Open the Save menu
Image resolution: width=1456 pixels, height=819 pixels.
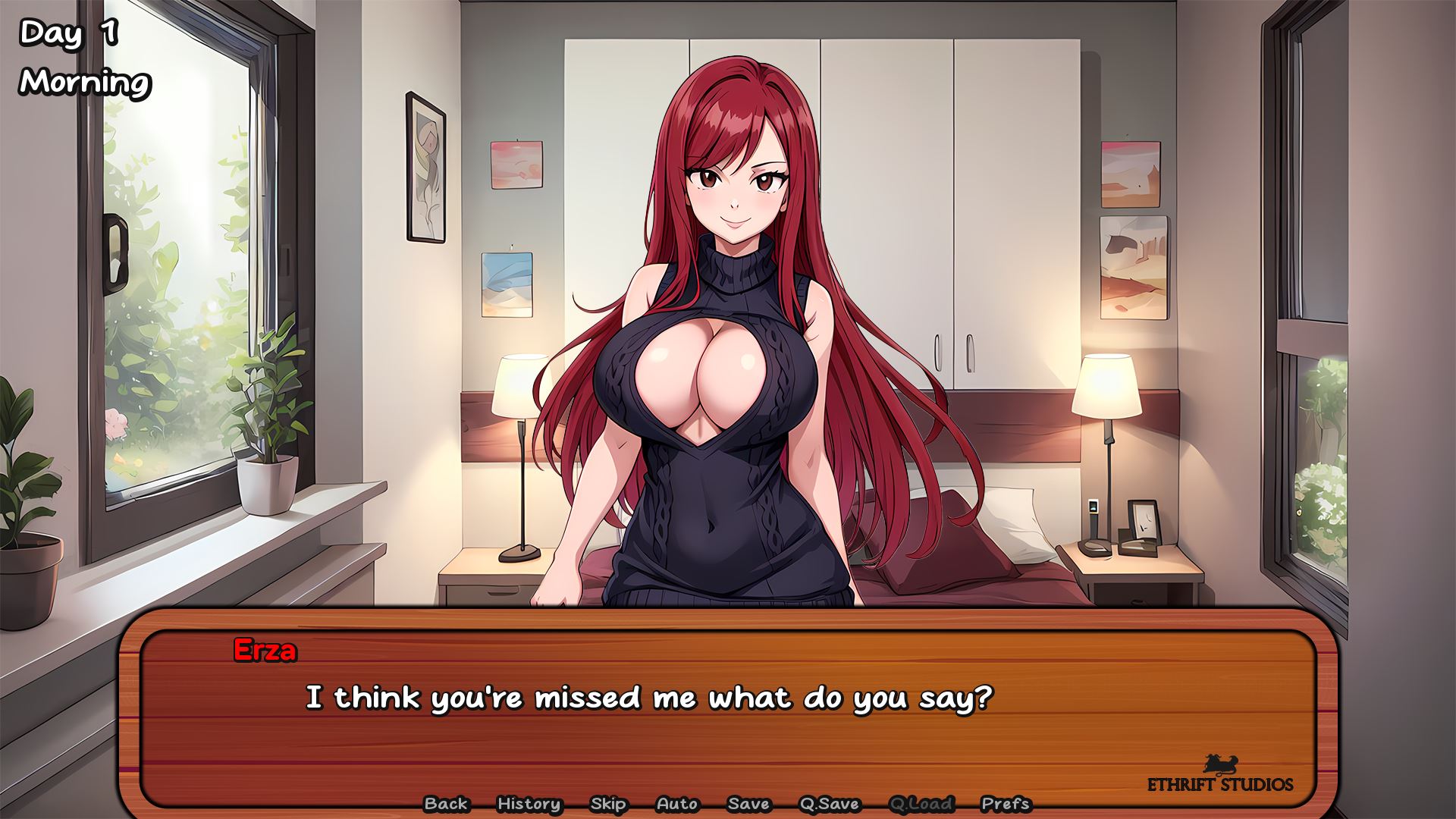coord(748,804)
